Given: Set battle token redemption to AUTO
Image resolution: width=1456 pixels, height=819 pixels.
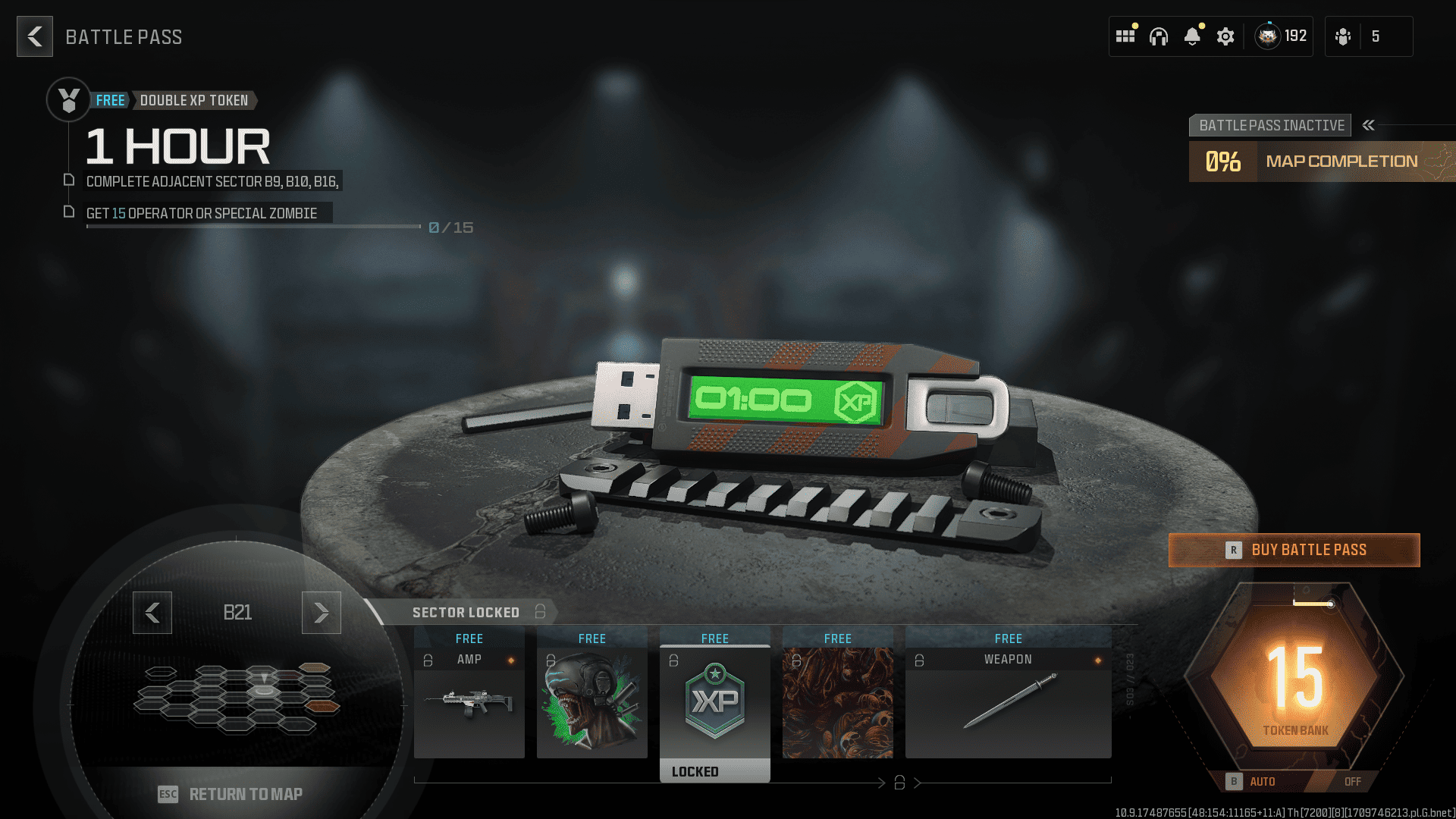Looking at the screenshot, I should point(1262,781).
